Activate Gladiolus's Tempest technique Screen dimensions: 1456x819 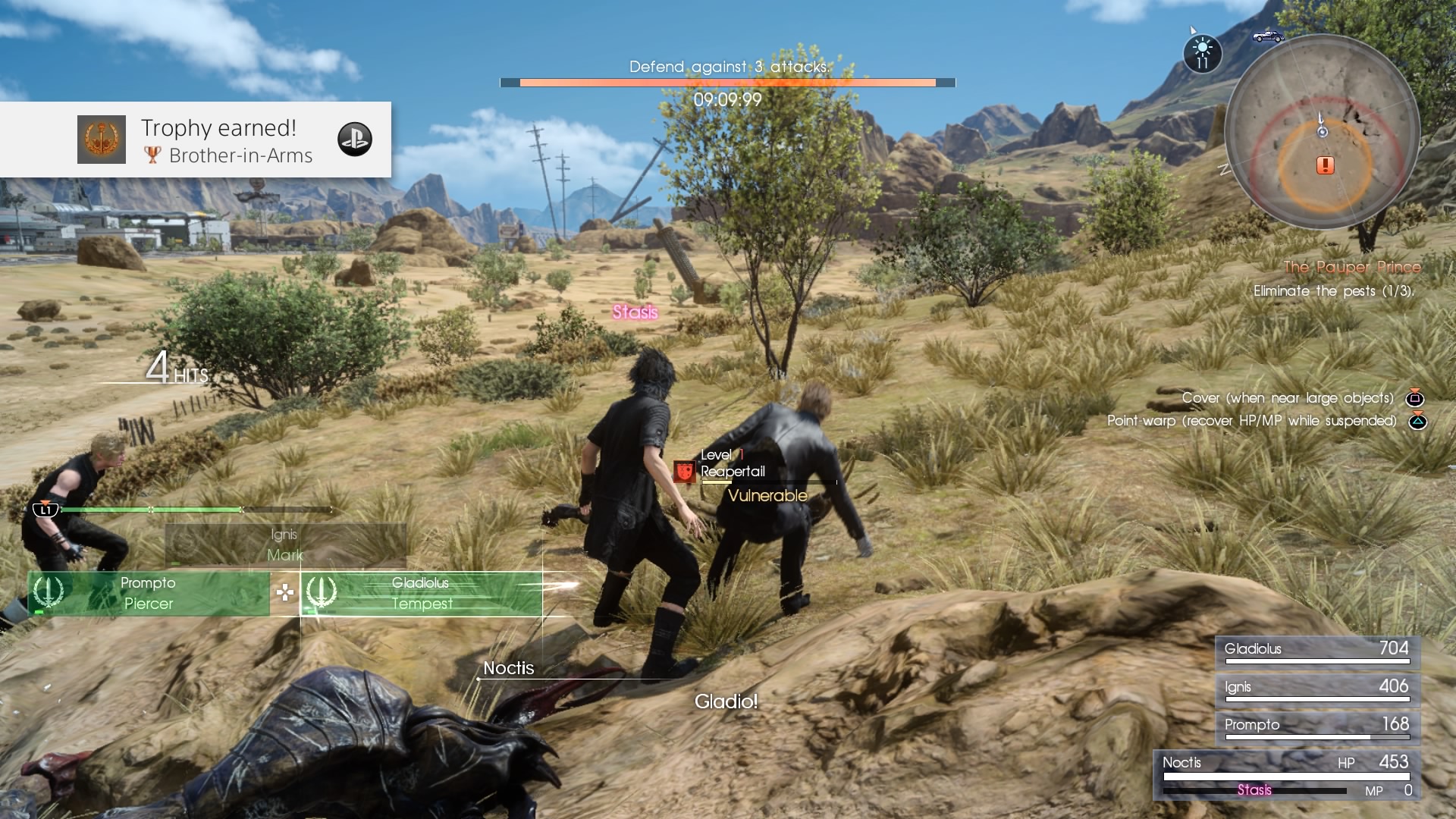(422, 593)
